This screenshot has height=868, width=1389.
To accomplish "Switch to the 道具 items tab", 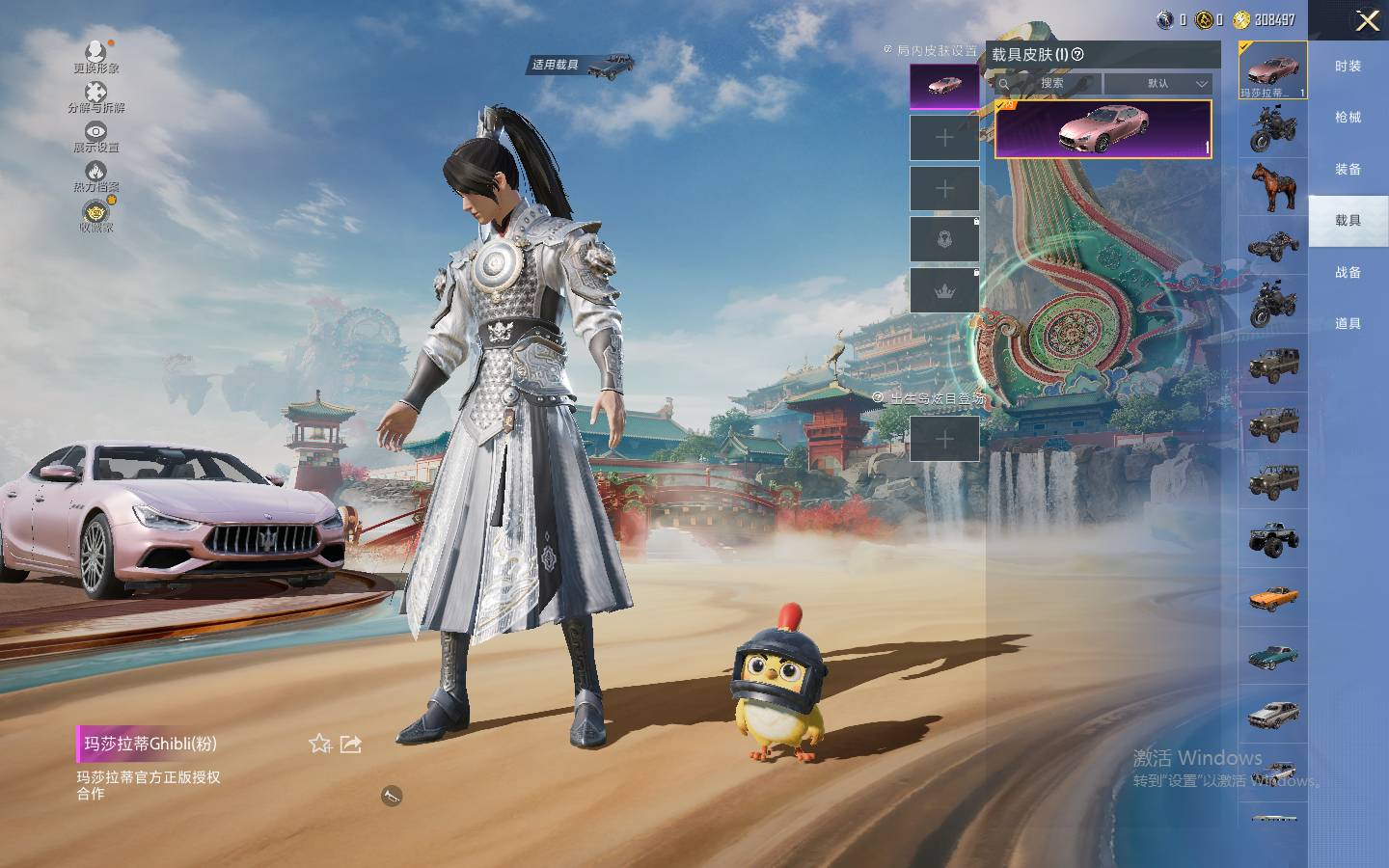I will [x=1348, y=324].
